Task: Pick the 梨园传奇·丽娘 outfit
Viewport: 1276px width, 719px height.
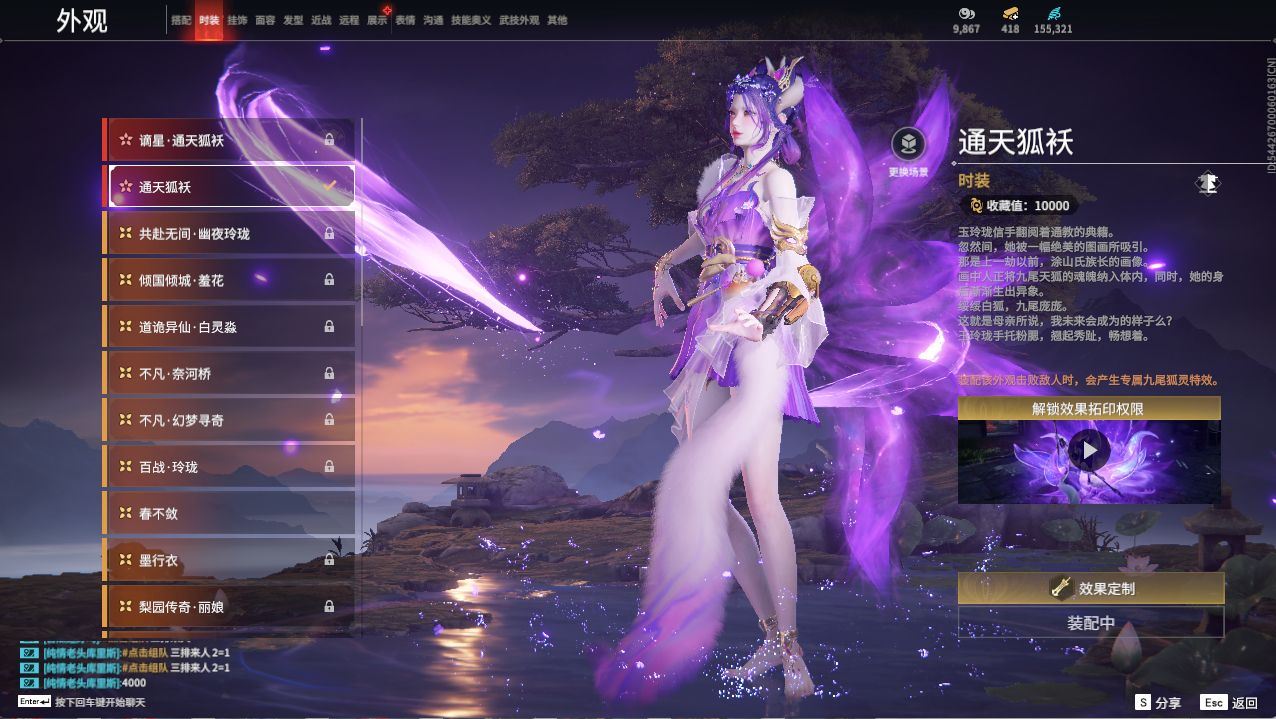Action: [x=230, y=606]
